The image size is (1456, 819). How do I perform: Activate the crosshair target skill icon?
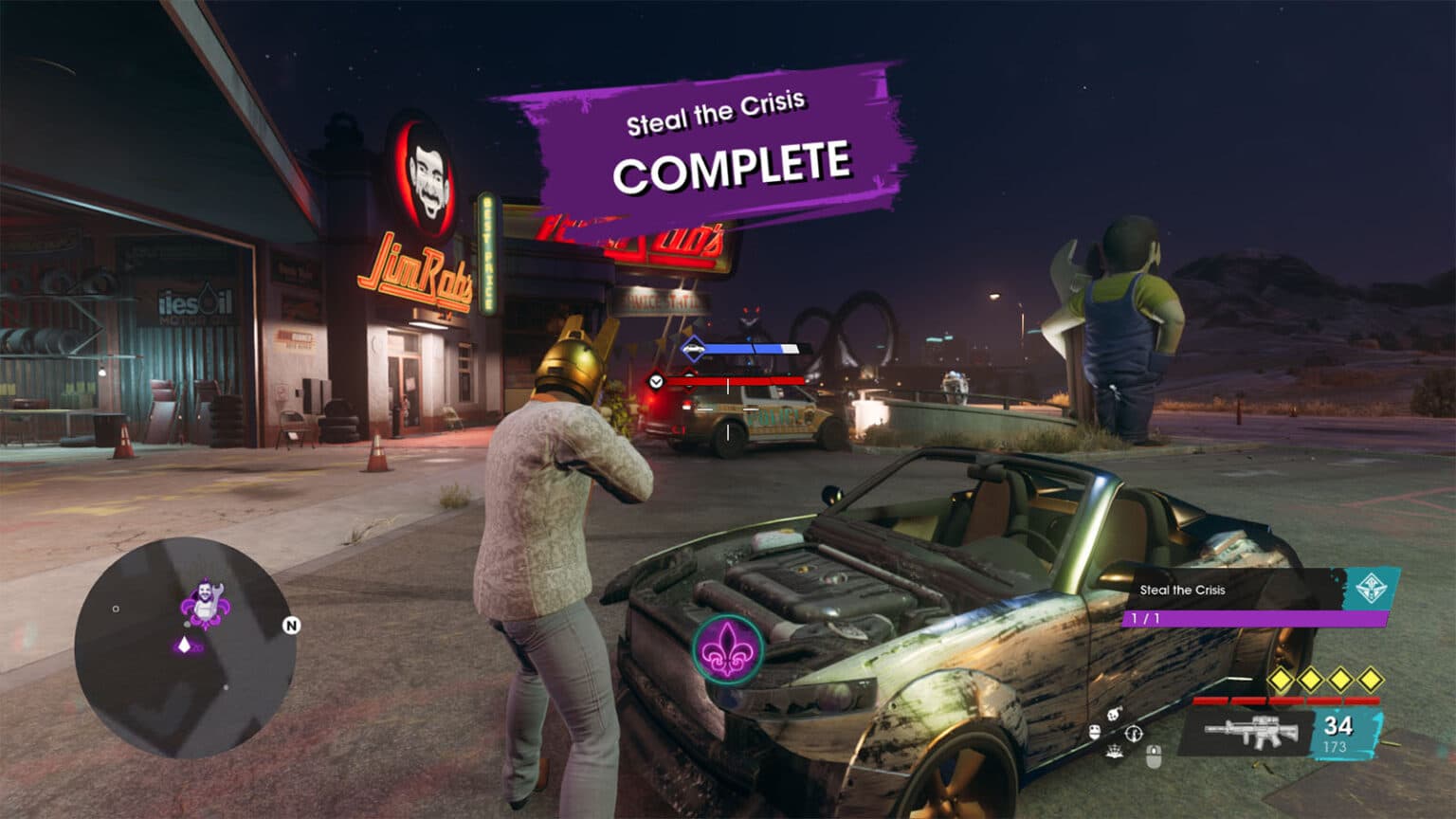click(1134, 733)
